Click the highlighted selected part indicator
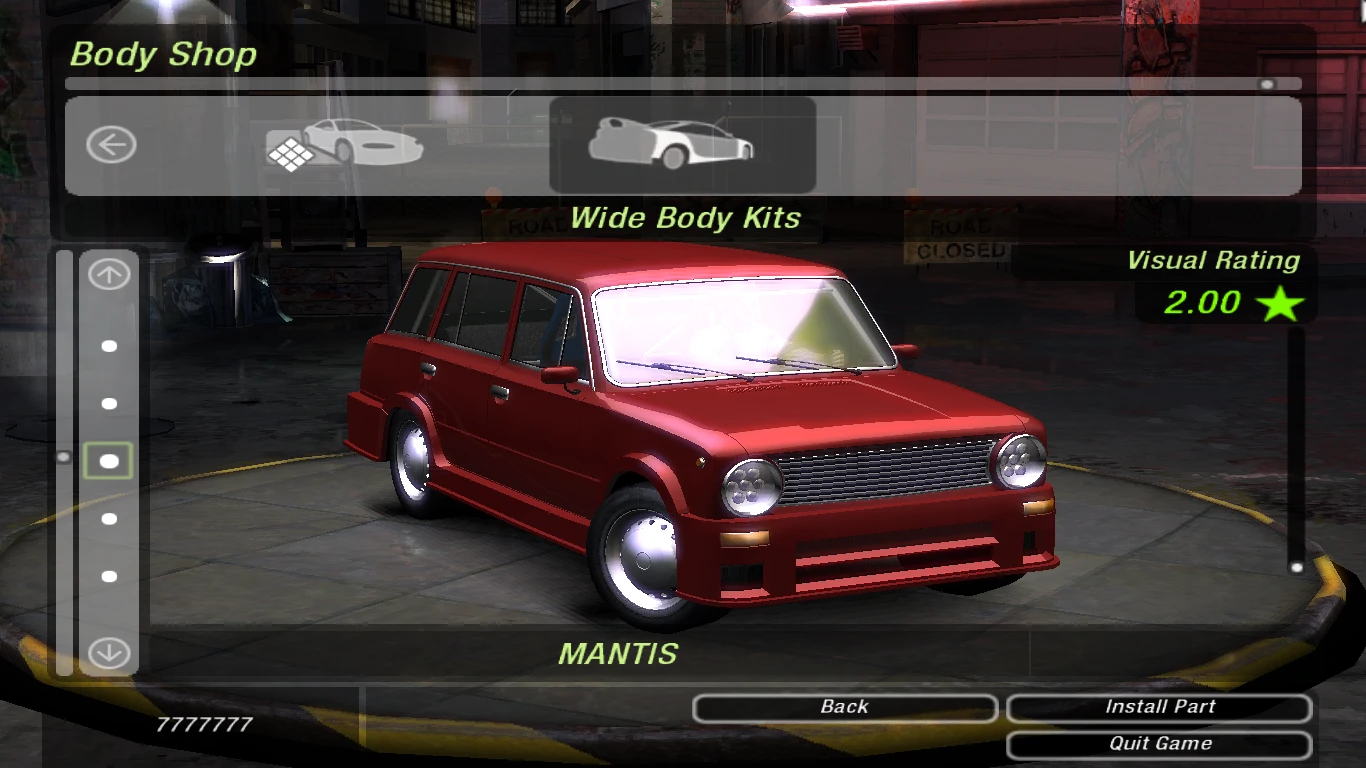1366x768 pixels. pyautogui.click(x=109, y=459)
